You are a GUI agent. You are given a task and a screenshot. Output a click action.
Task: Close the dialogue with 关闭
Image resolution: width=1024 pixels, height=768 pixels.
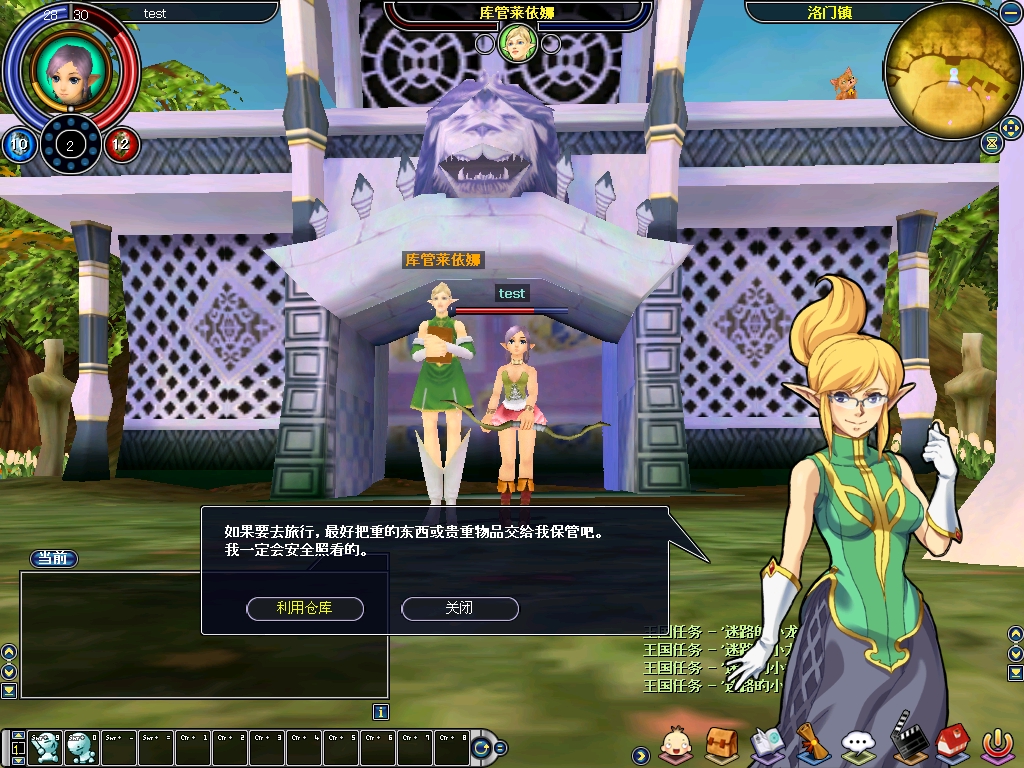tap(459, 608)
